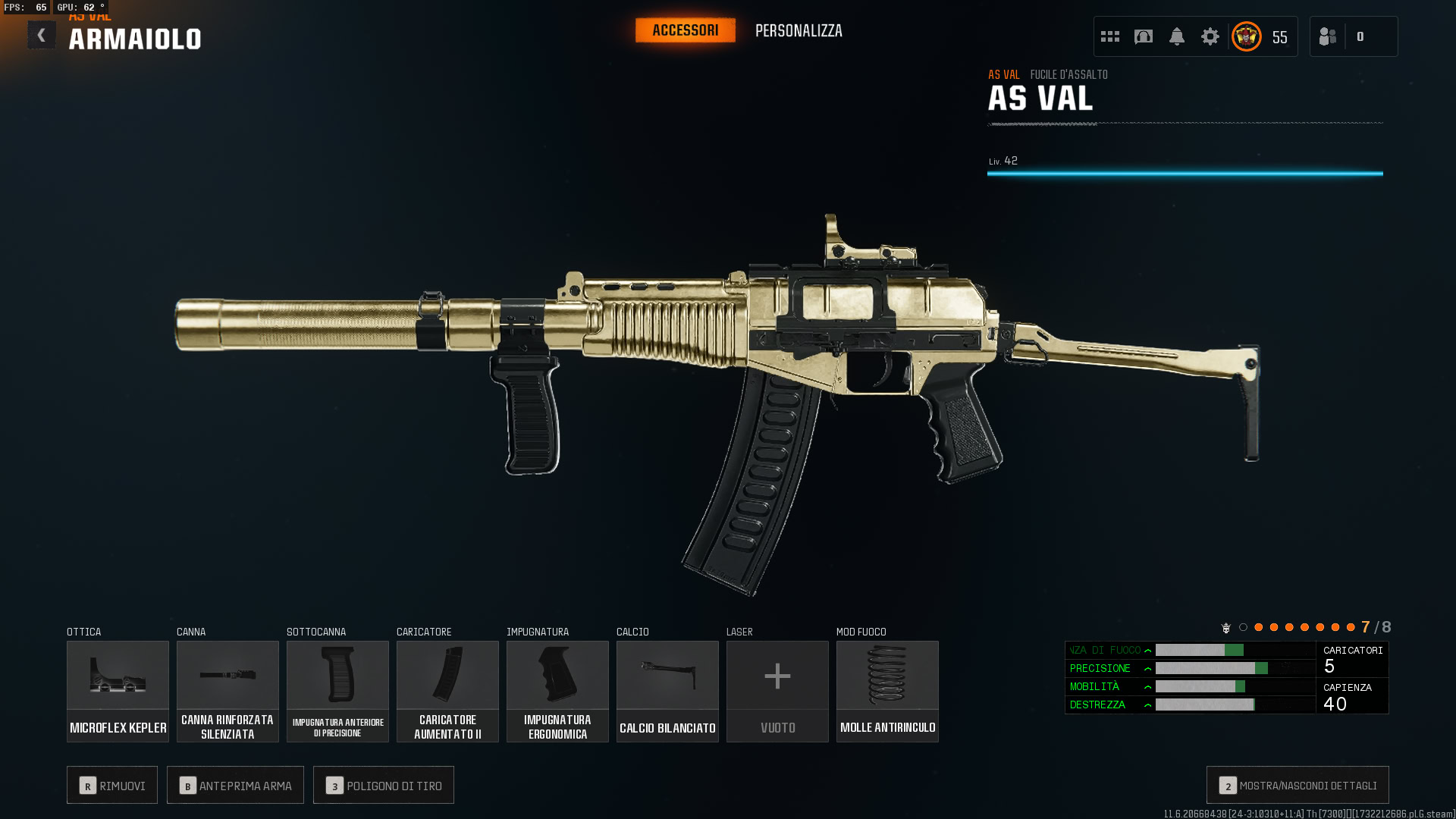Select the Canna Rinforzata Silenziata slot
The height and width of the screenshot is (819, 1456).
(227, 691)
